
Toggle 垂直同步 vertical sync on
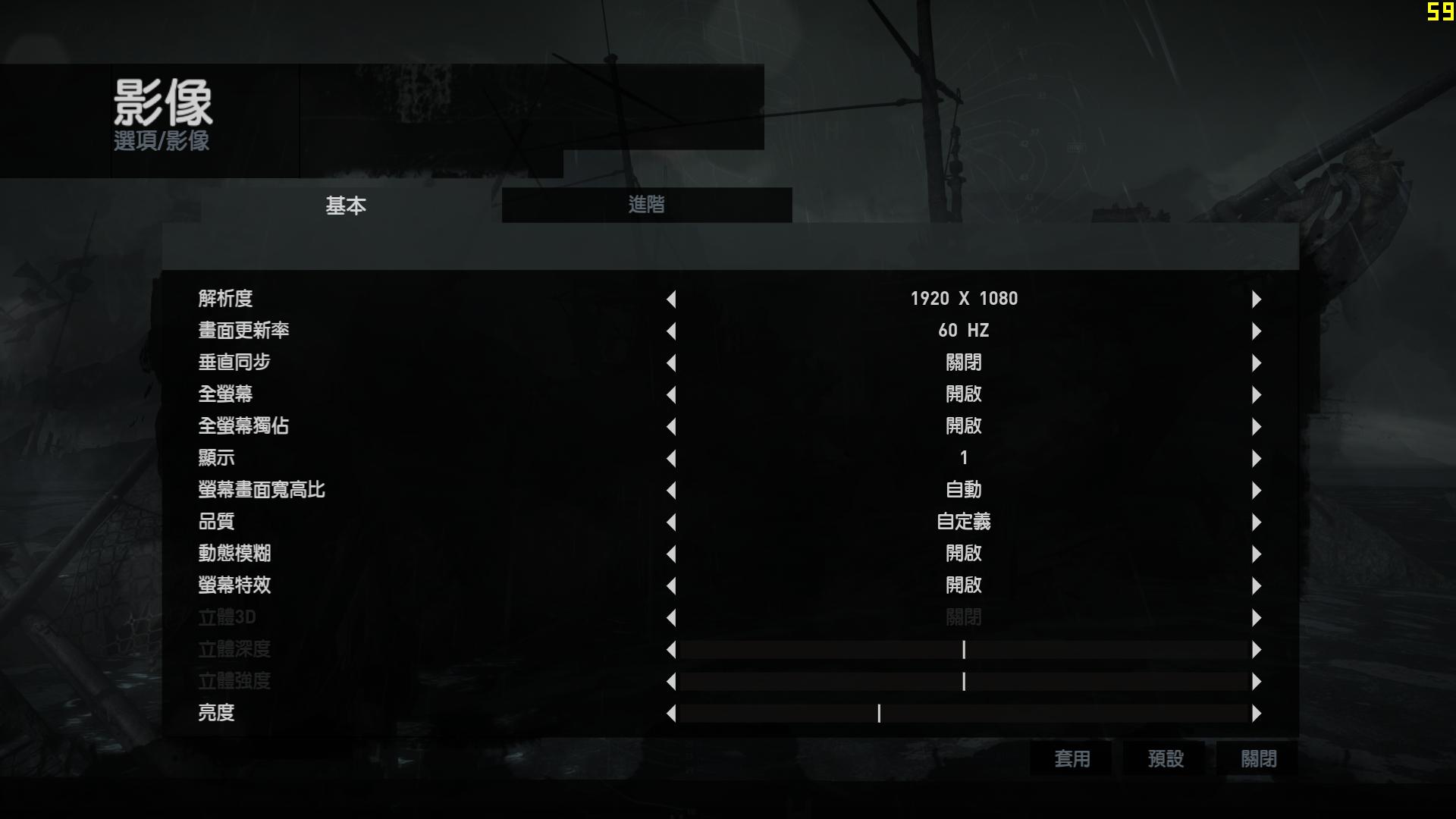1256,362
